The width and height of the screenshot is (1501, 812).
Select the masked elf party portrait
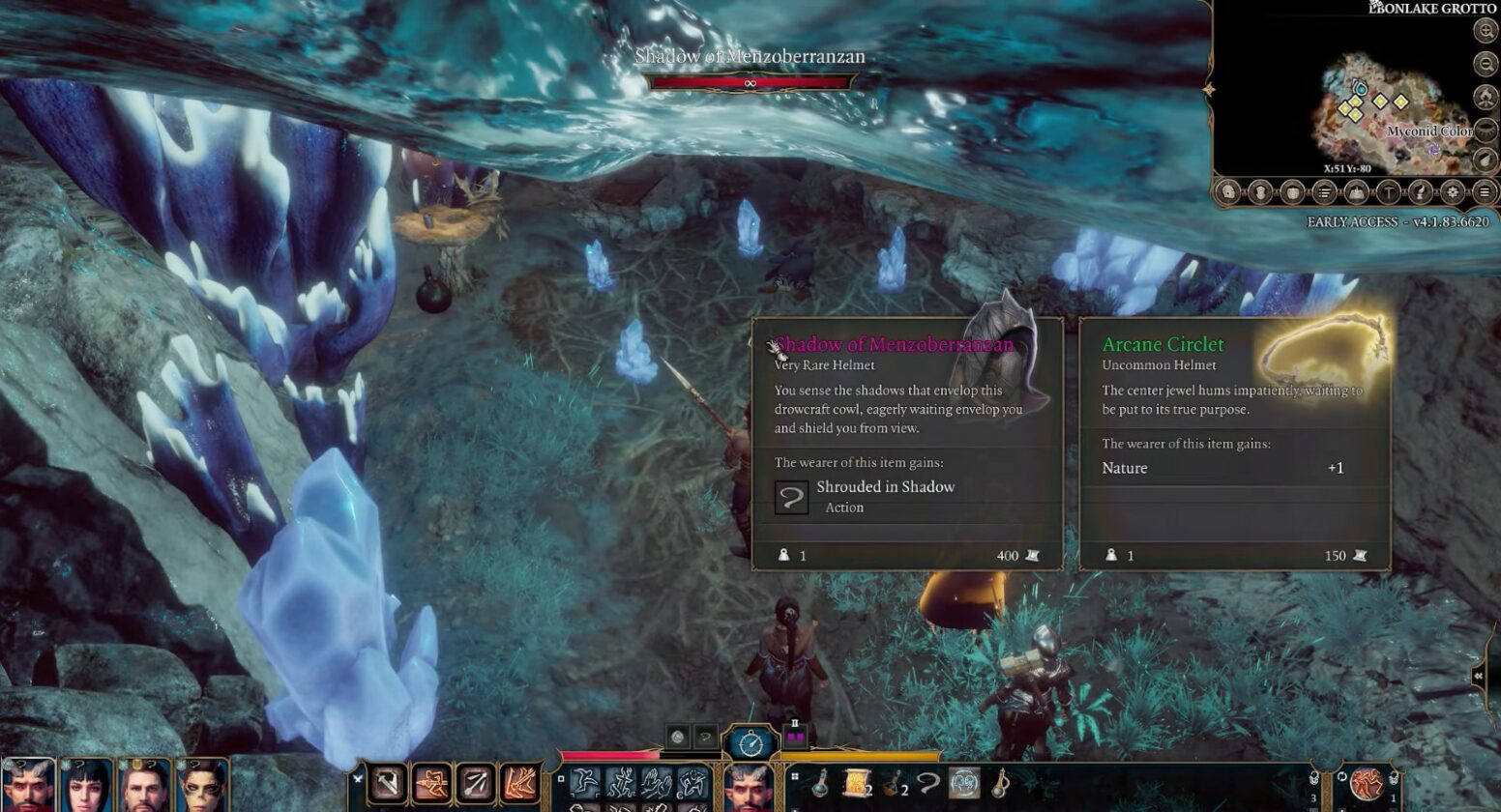coord(203,787)
